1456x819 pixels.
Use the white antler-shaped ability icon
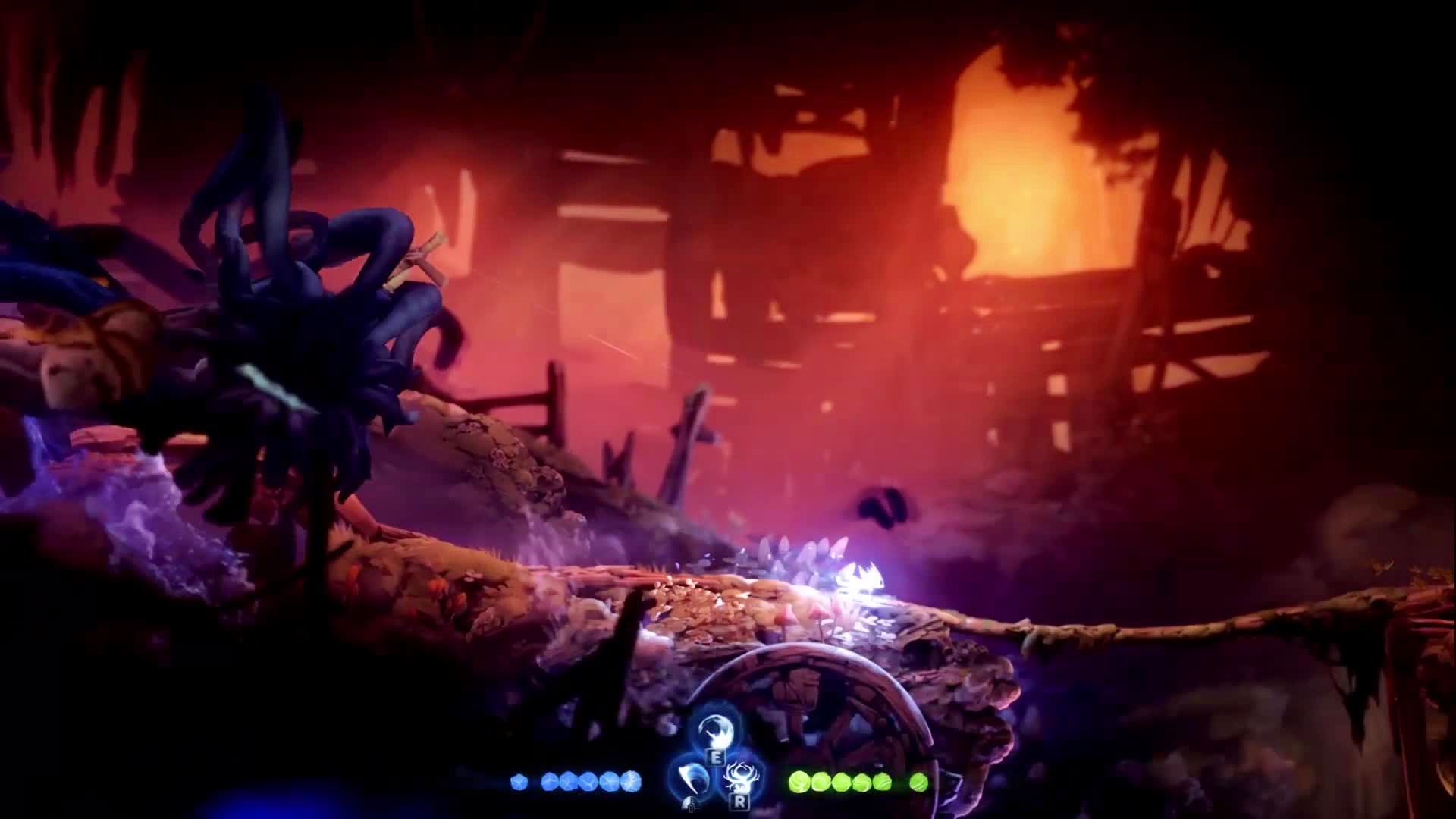tap(739, 777)
